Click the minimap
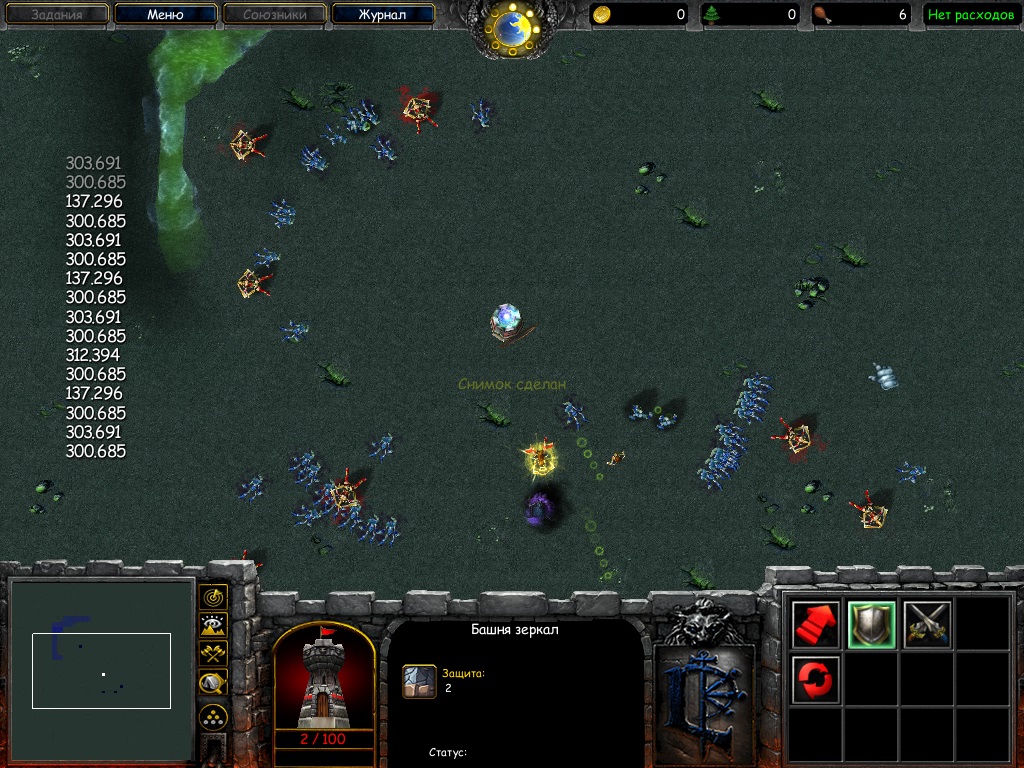 click(101, 670)
